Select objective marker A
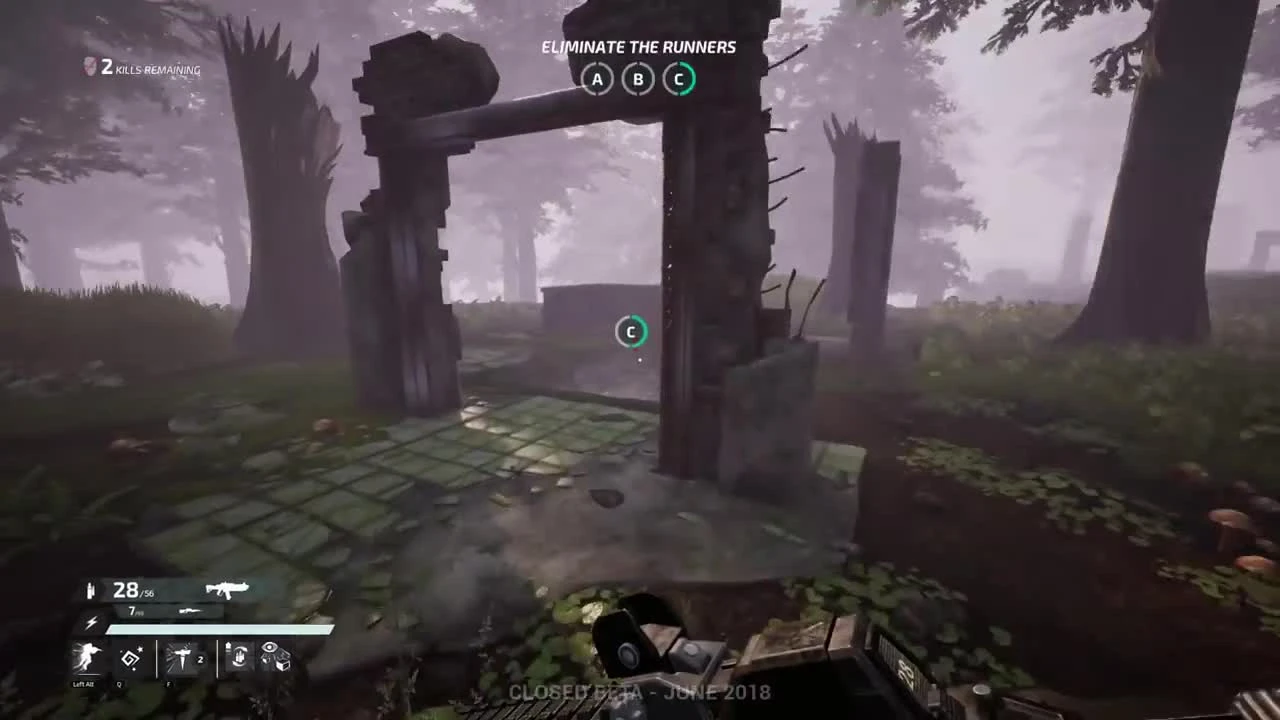1280x720 pixels. (x=597, y=79)
